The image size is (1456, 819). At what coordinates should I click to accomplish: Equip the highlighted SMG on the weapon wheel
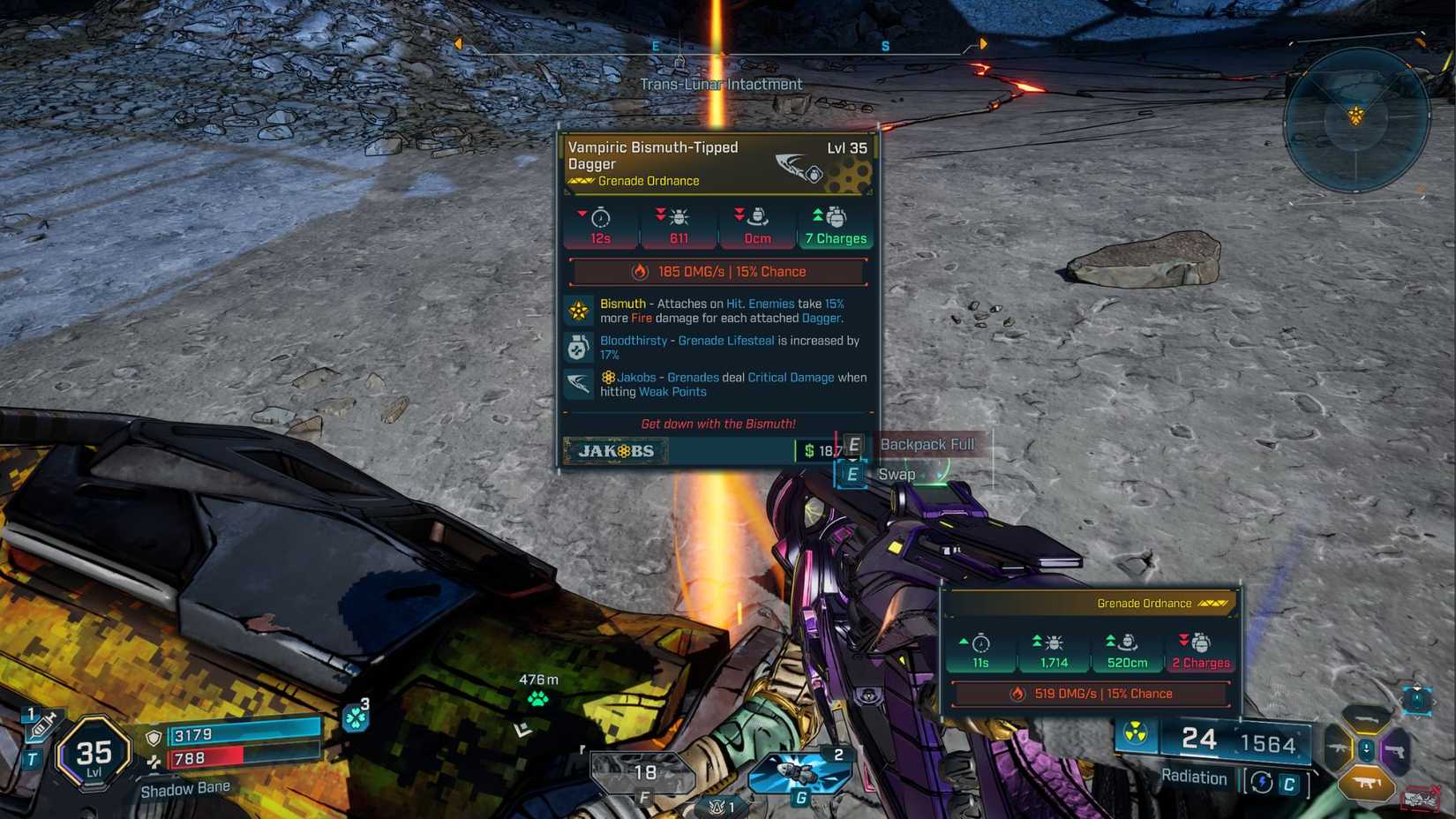pos(1366,782)
